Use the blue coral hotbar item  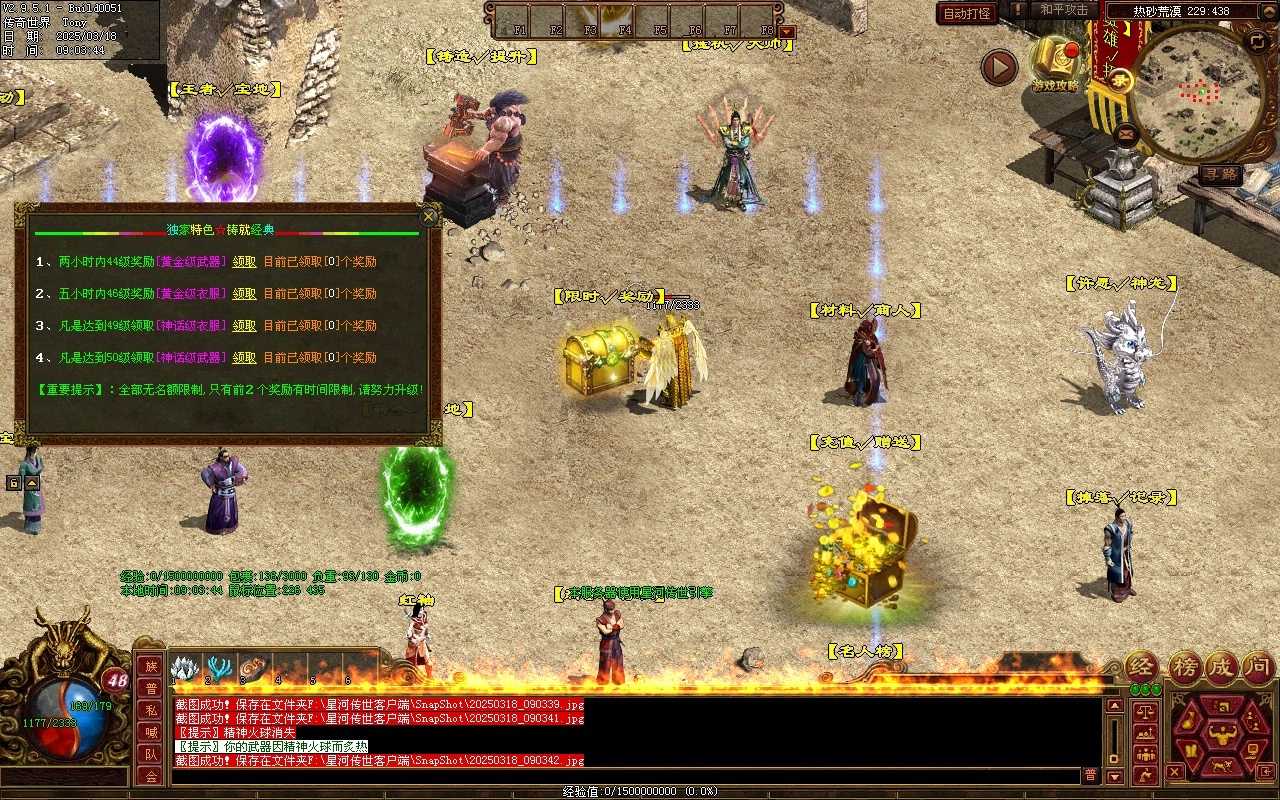(x=218, y=667)
